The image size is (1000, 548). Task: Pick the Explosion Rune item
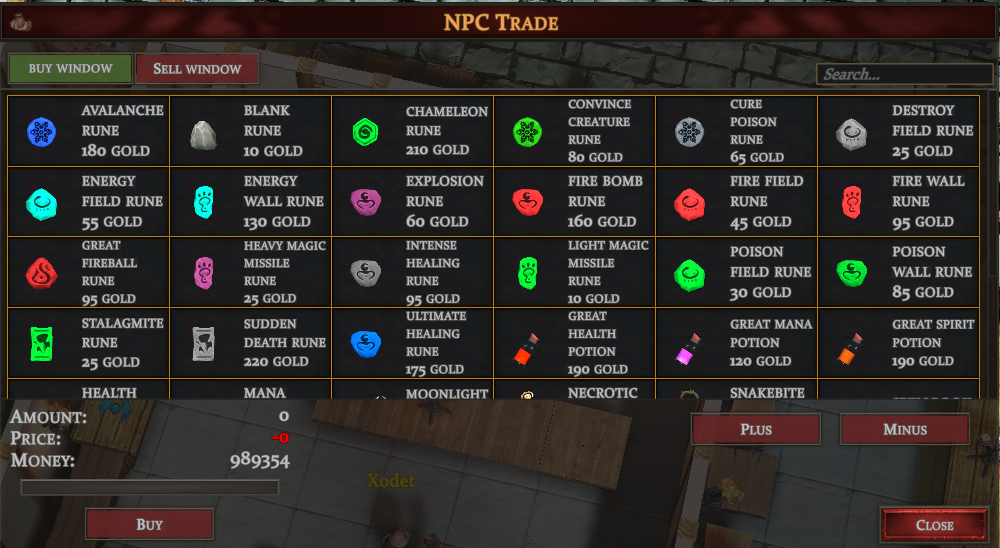412,201
